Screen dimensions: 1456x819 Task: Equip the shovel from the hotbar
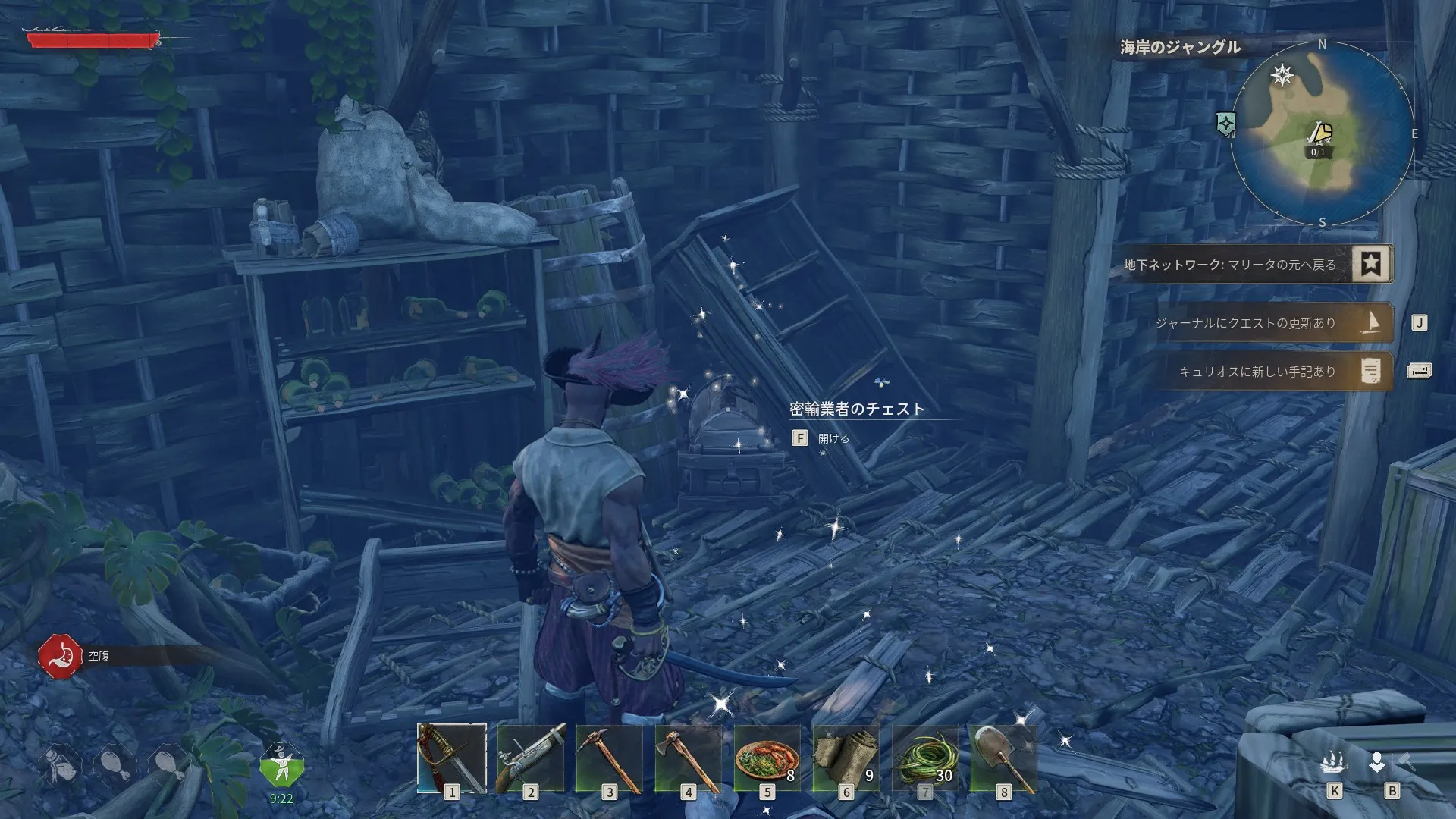point(1004,758)
